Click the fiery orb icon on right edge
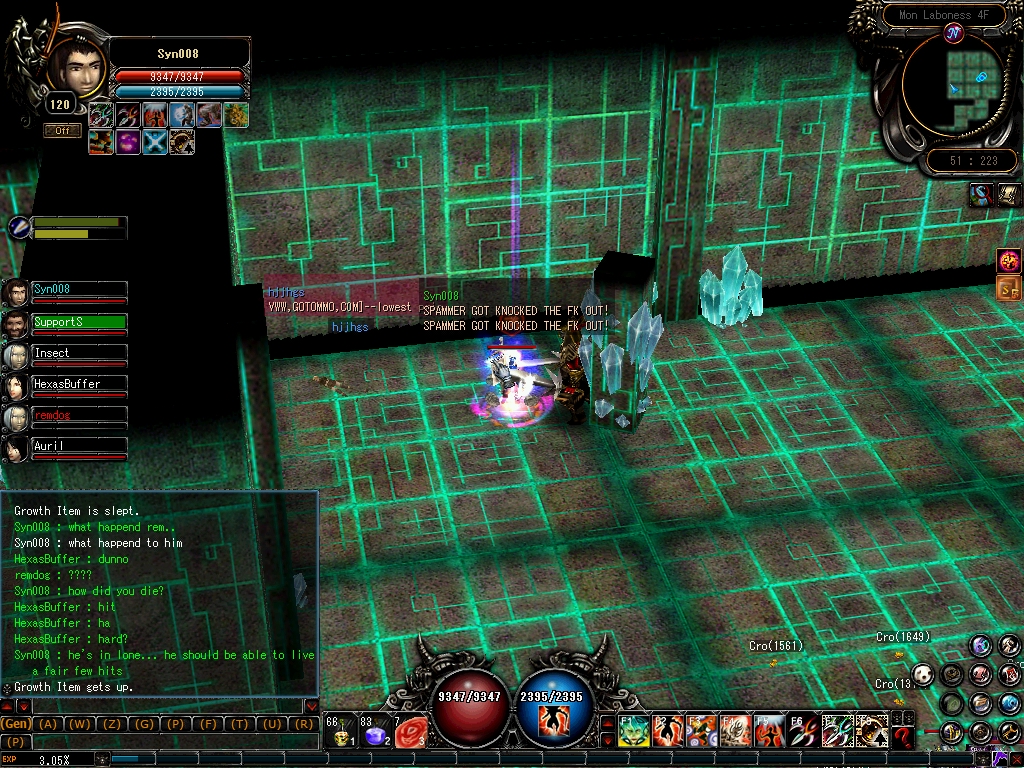Image resolution: width=1024 pixels, height=768 pixels. pyautogui.click(x=1009, y=261)
